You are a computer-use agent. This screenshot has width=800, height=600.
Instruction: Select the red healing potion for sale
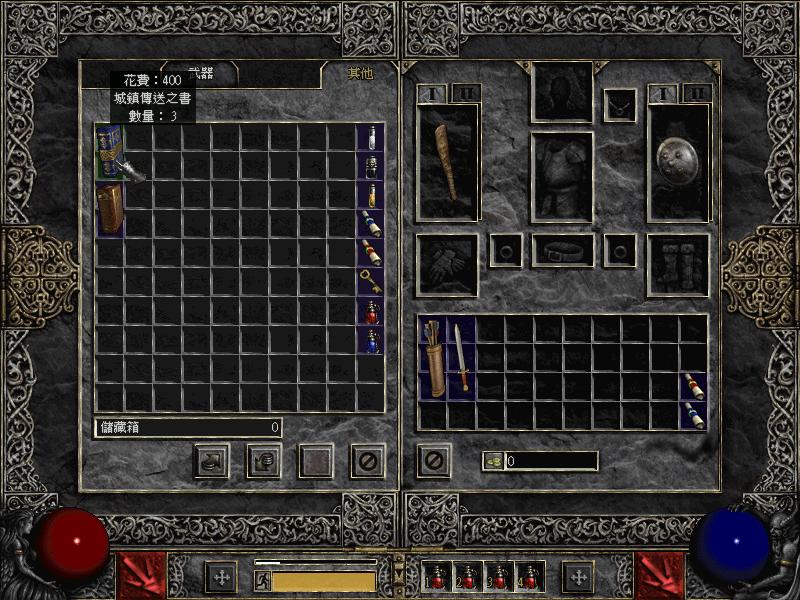tap(370, 311)
